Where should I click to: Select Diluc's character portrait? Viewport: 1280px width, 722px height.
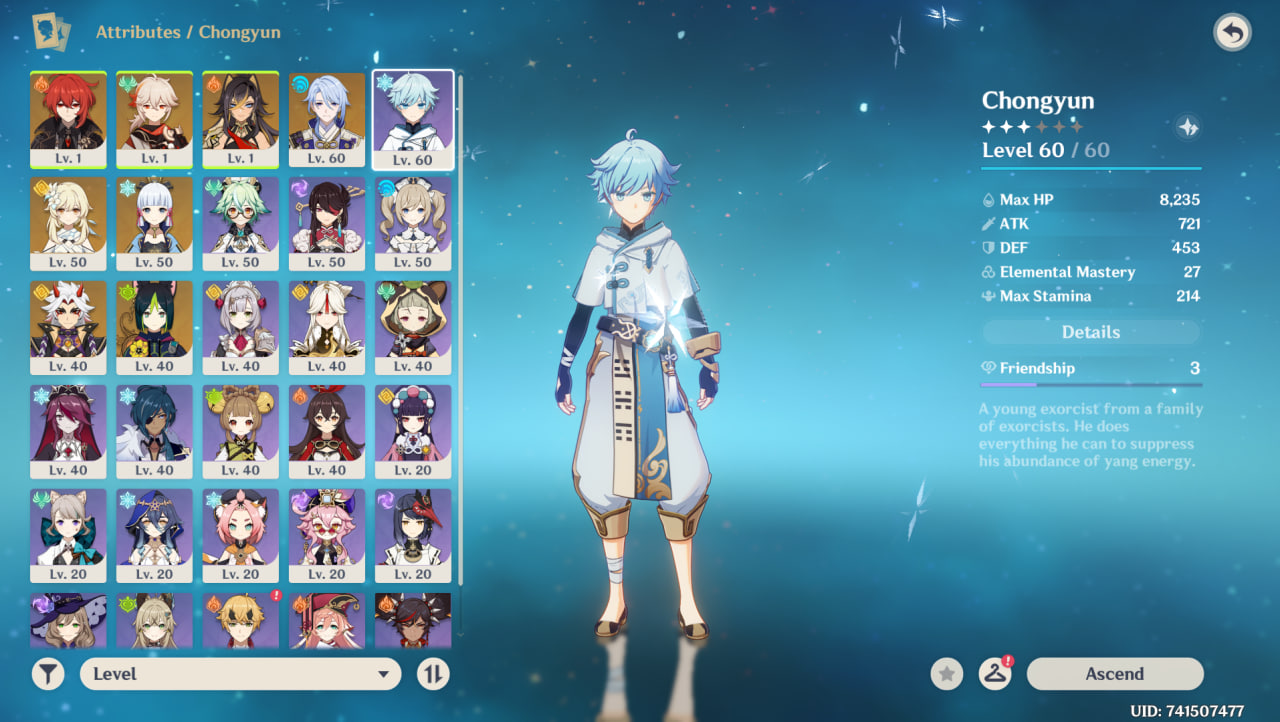click(68, 118)
